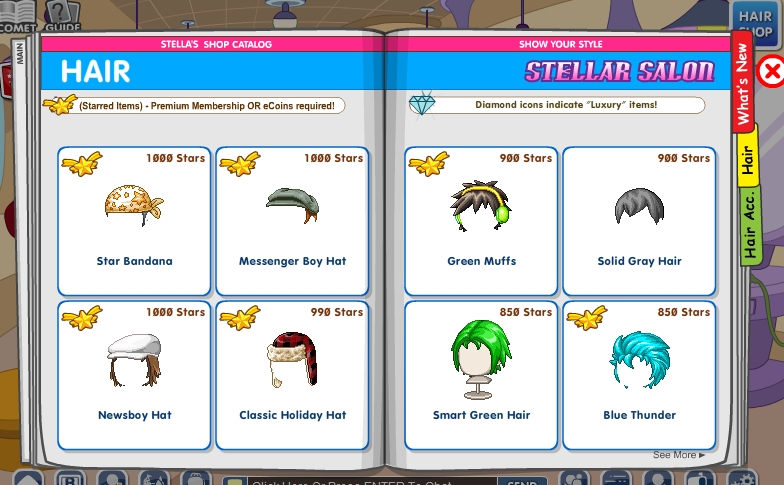This screenshot has height=485, width=784.
Task: Switch to the What's New tab
Action: coord(742,86)
